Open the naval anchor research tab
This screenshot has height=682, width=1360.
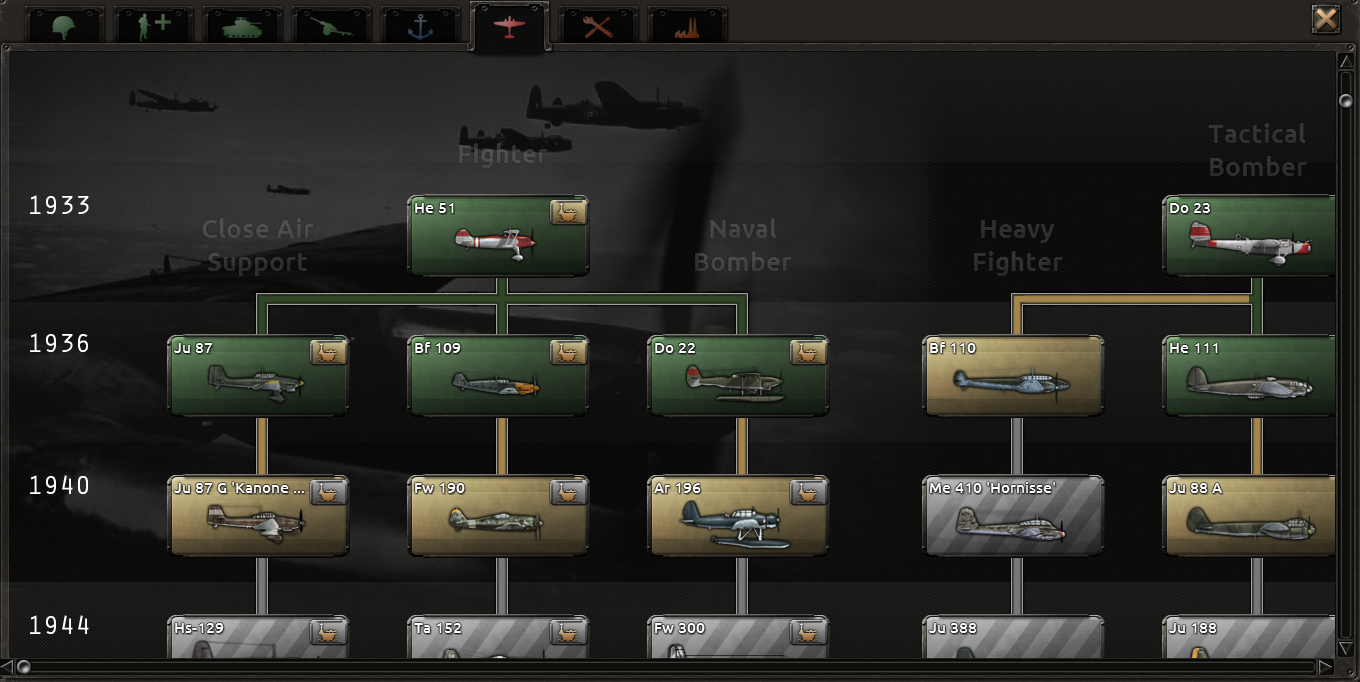(420, 25)
